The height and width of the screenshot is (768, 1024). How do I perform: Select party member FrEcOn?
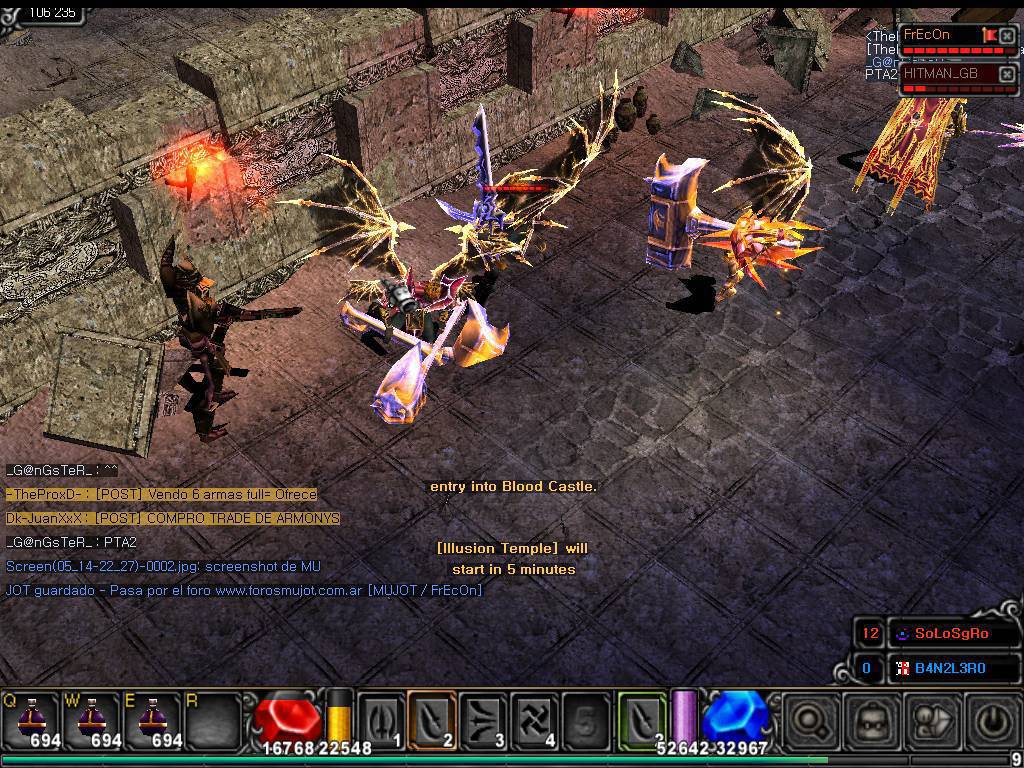coord(940,35)
